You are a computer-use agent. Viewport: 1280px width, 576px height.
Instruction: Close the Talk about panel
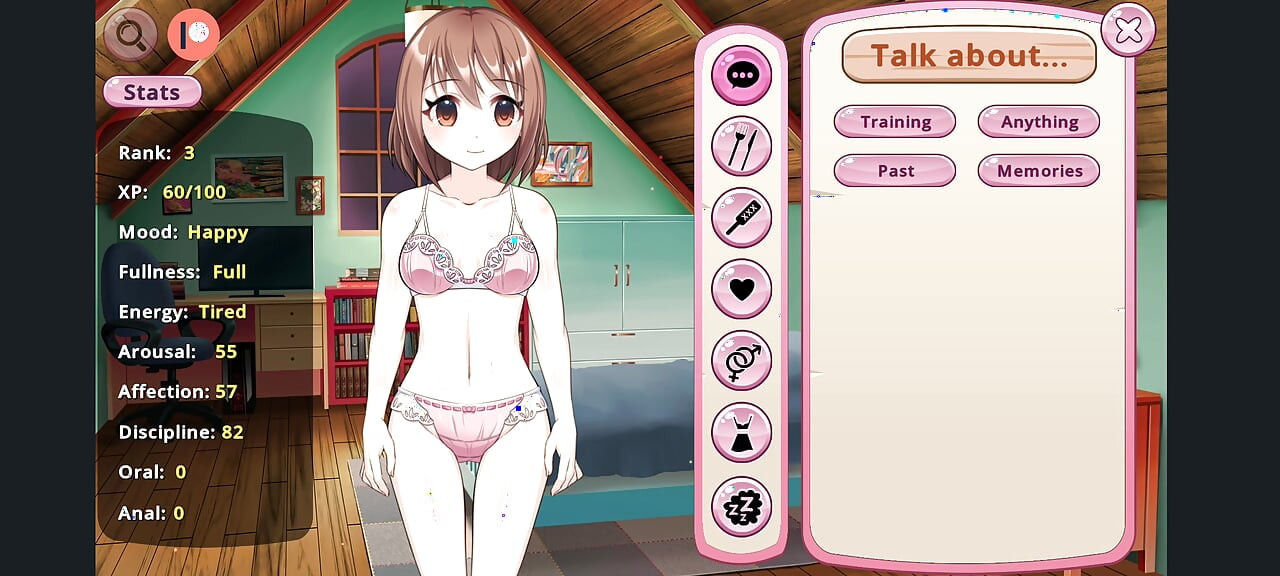tap(1128, 31)
